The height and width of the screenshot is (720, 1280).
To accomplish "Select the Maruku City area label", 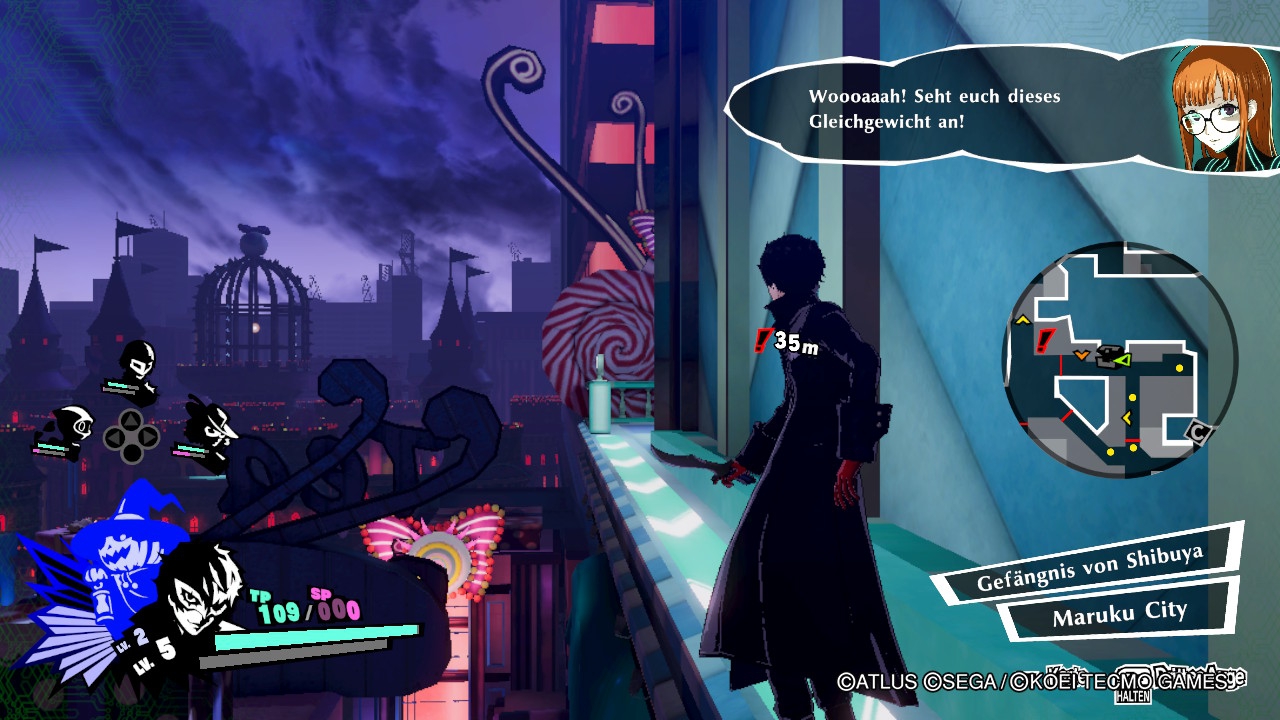I will tap(1119, 612).
